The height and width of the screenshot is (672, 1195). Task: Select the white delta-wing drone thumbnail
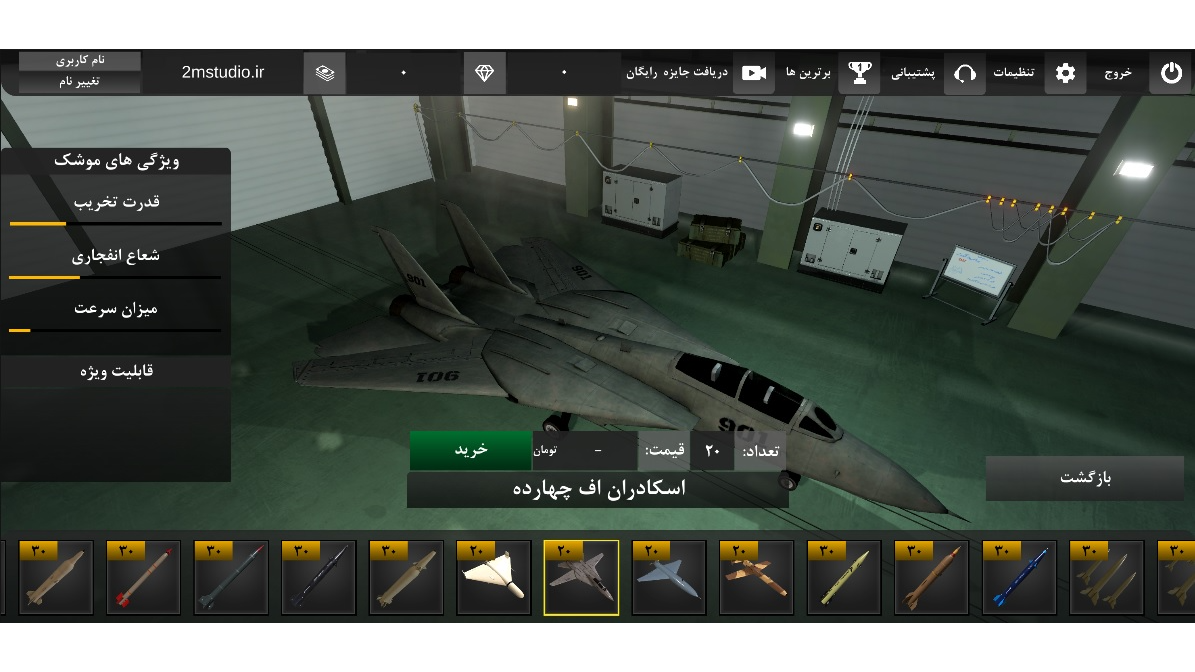tap(494, 578)
